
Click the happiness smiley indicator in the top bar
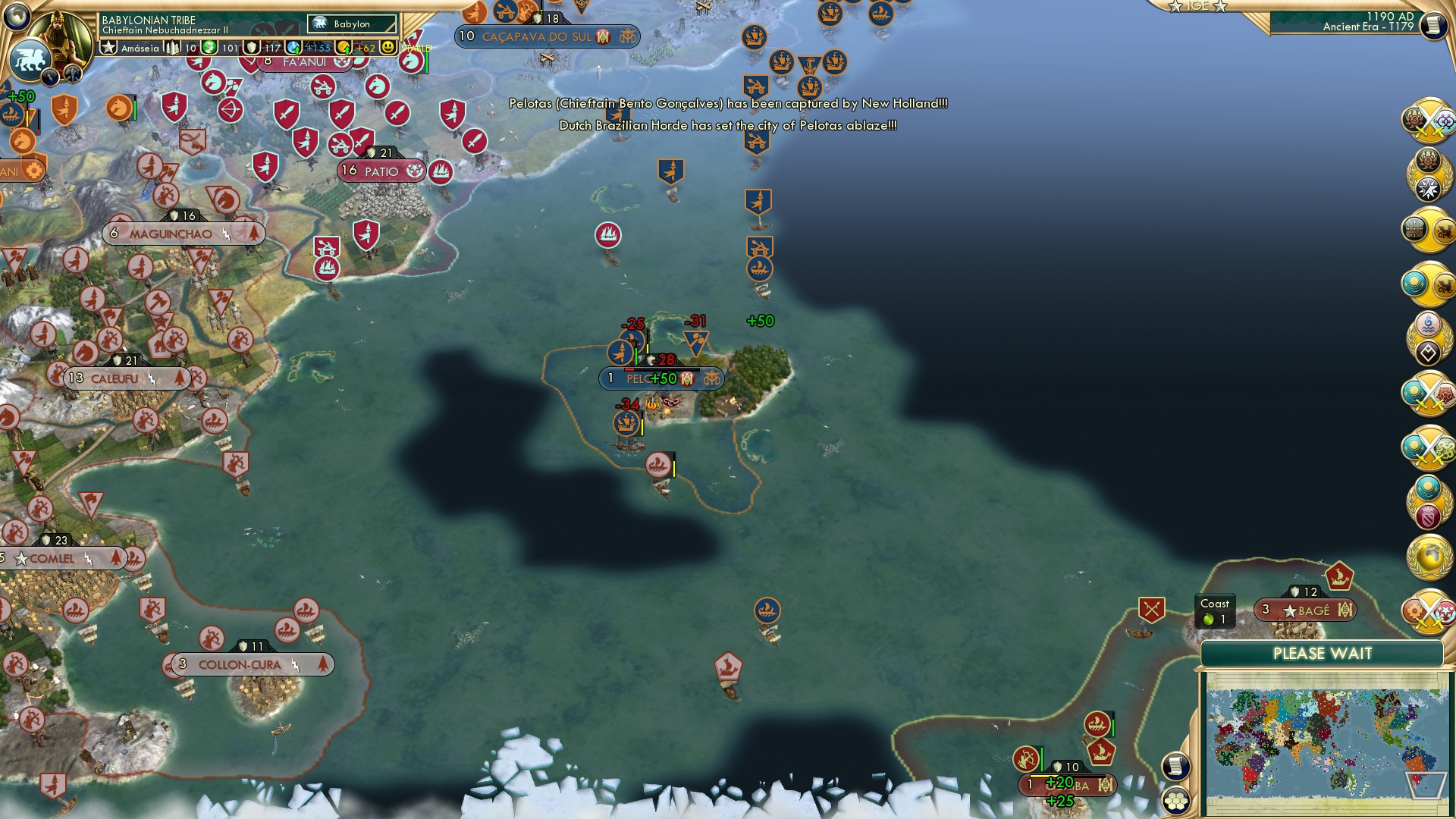[x=388, y=46]
